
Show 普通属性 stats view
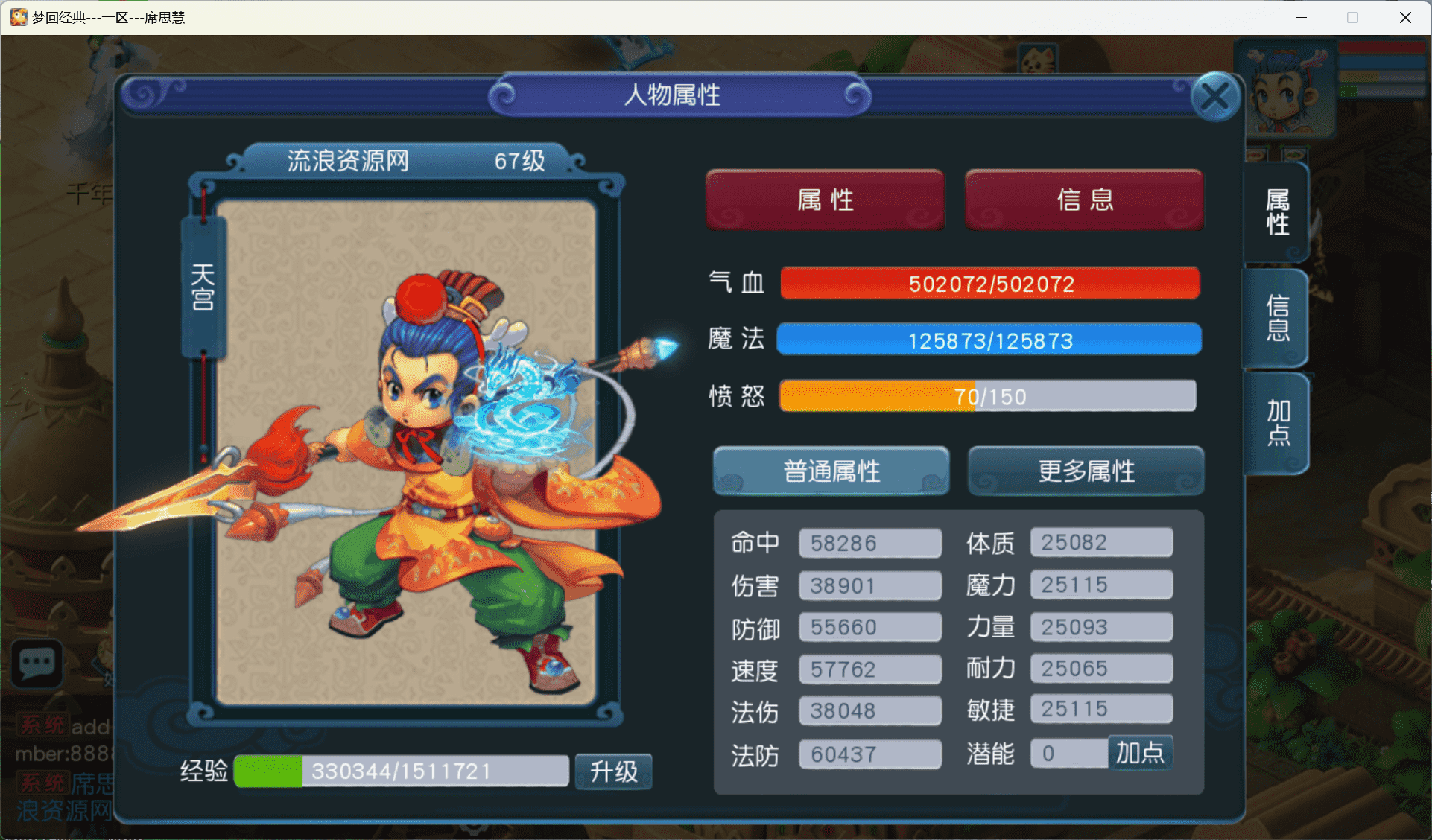[831, 471]
